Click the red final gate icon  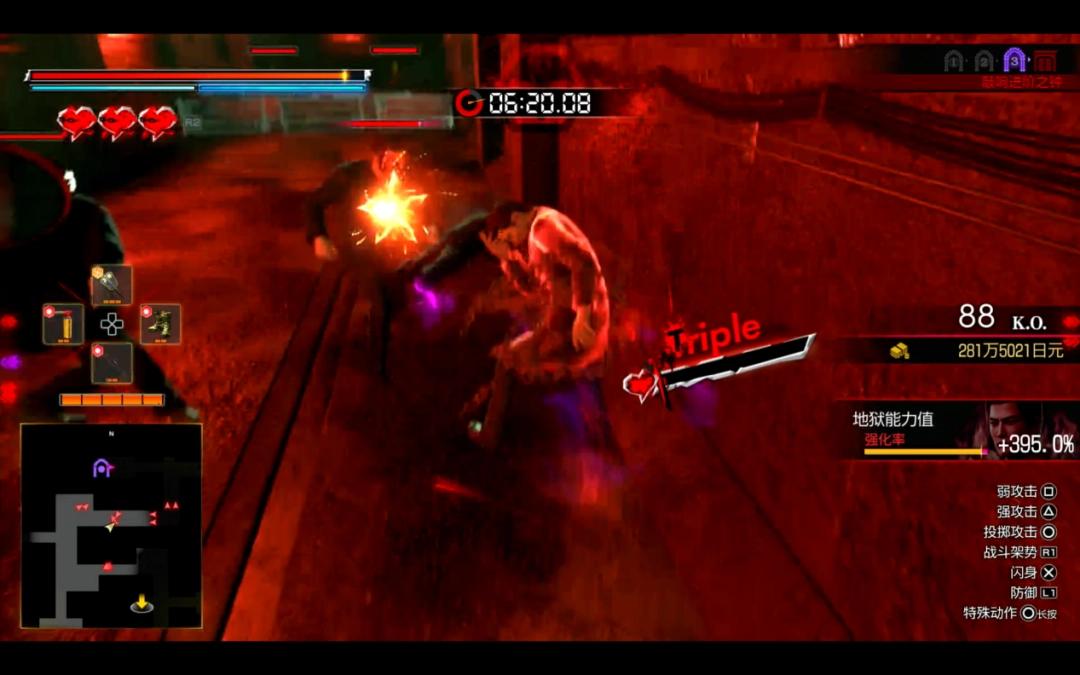pyautogui.click(x=1045, y=60)
